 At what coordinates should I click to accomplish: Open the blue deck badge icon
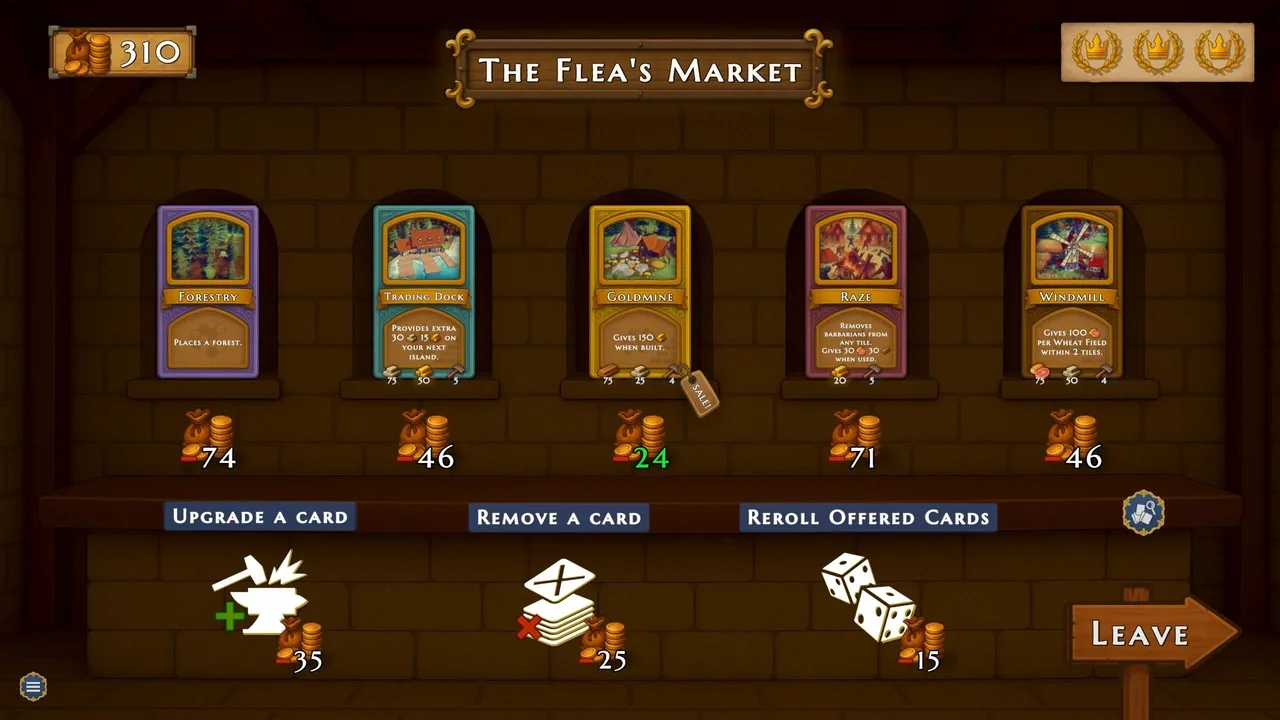pyautogui.click(x=1143, y=512)
